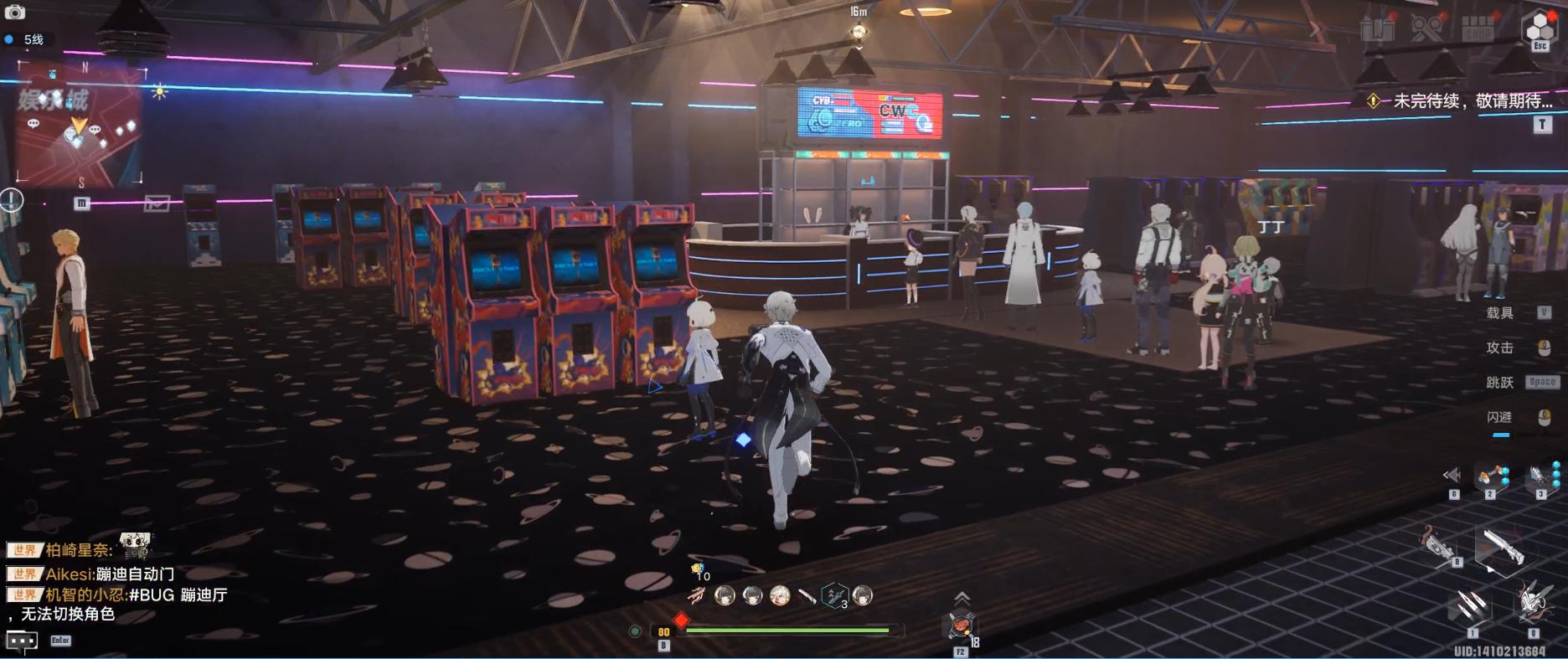
Task: Open the 娱乐城 minimap
Action: pos(80,126)
